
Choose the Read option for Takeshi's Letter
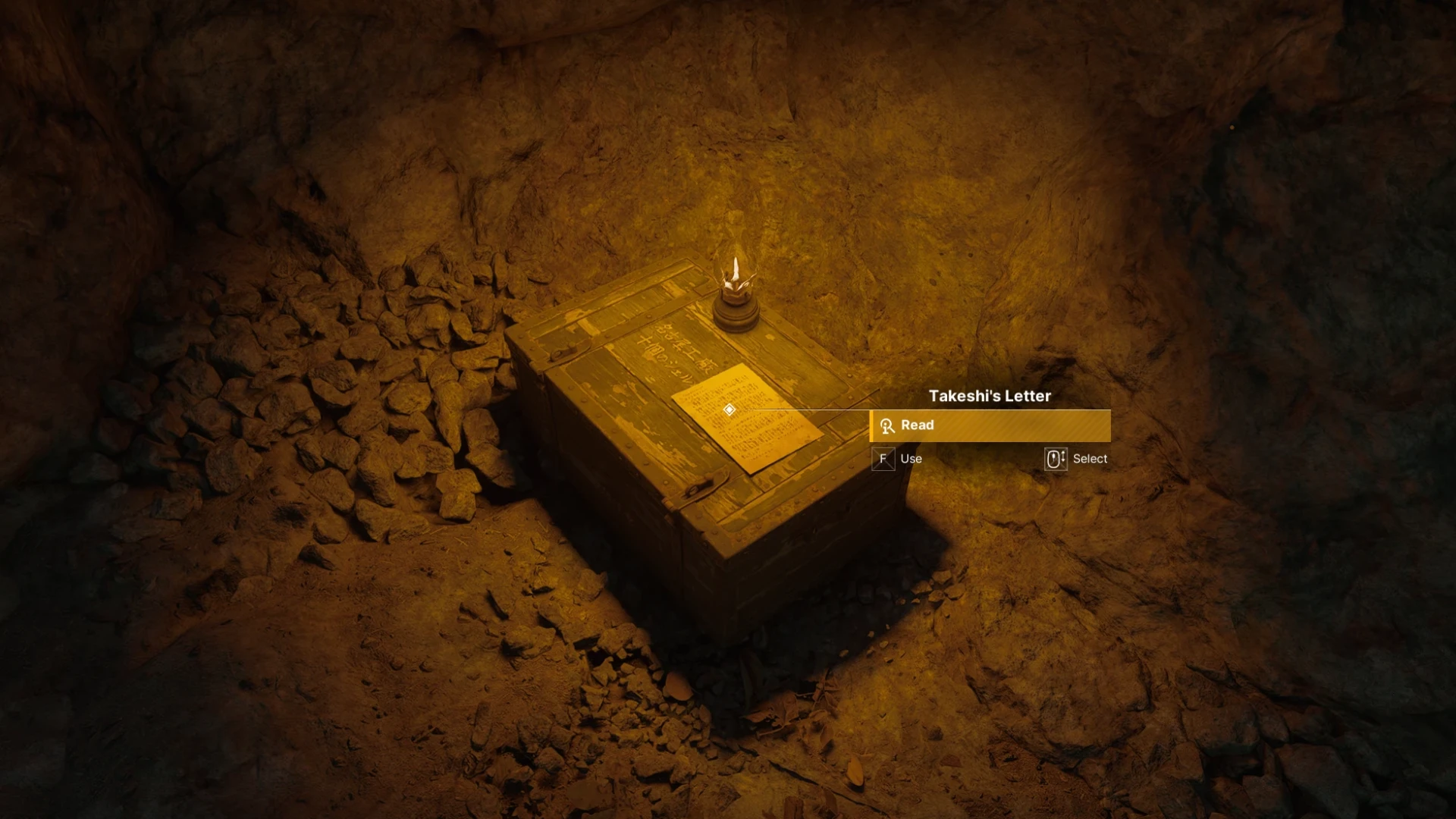click(x=990, y=425)
